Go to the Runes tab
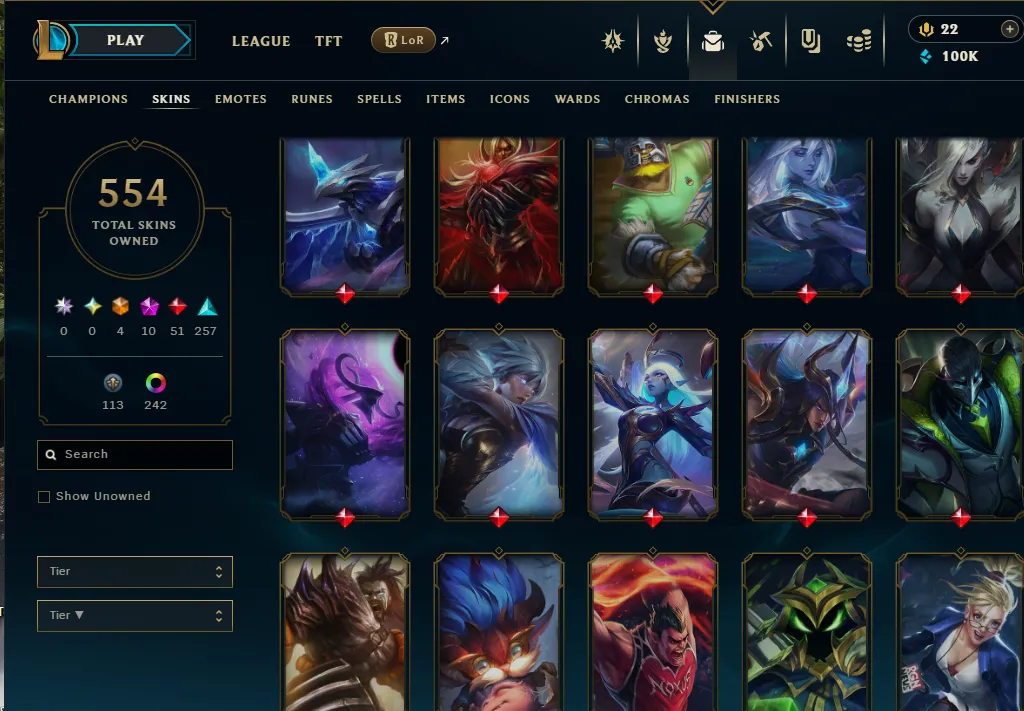1024x711 pixels. tap(311, 99)
